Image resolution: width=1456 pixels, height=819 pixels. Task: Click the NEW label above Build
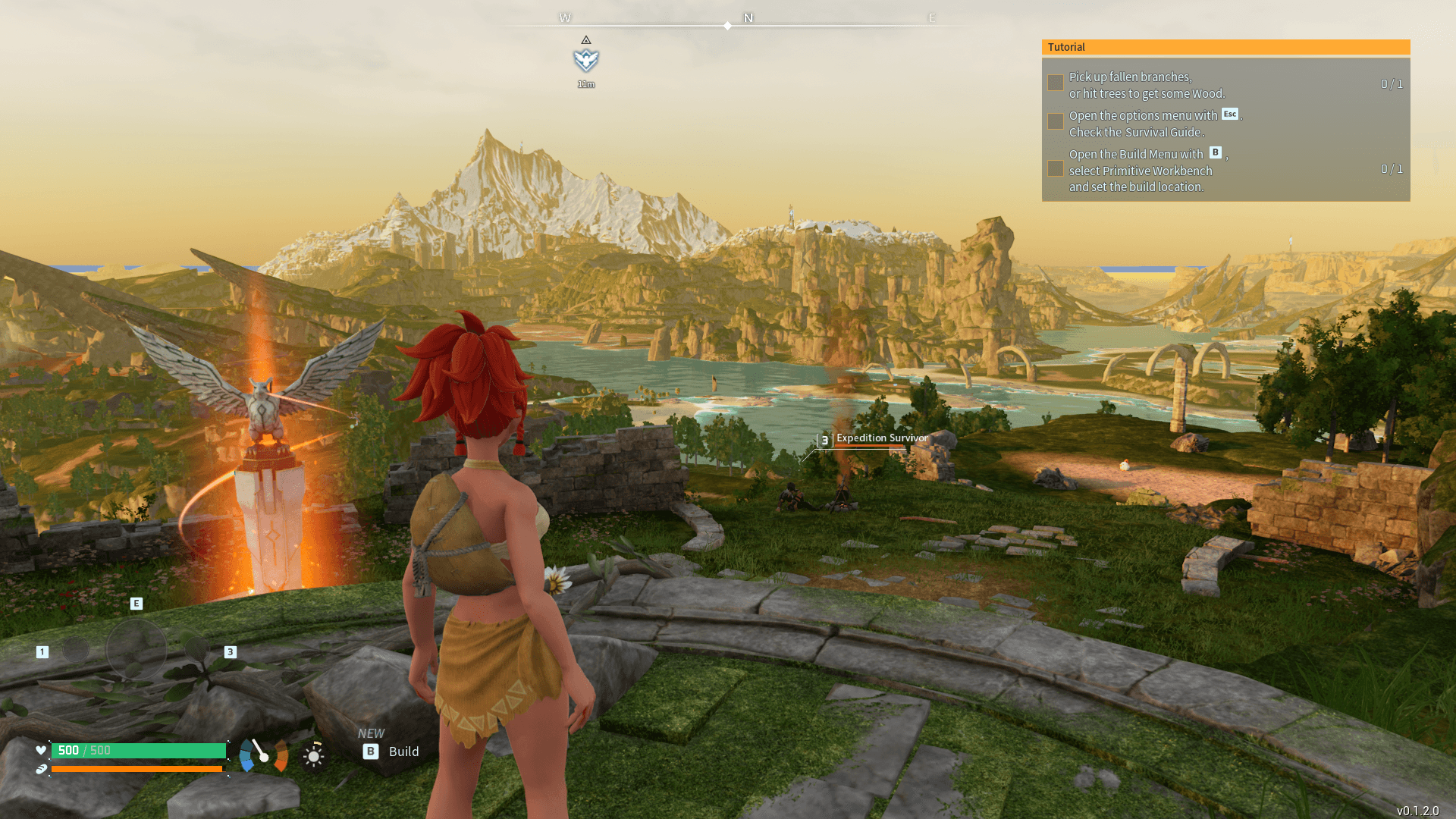(370, 733)
